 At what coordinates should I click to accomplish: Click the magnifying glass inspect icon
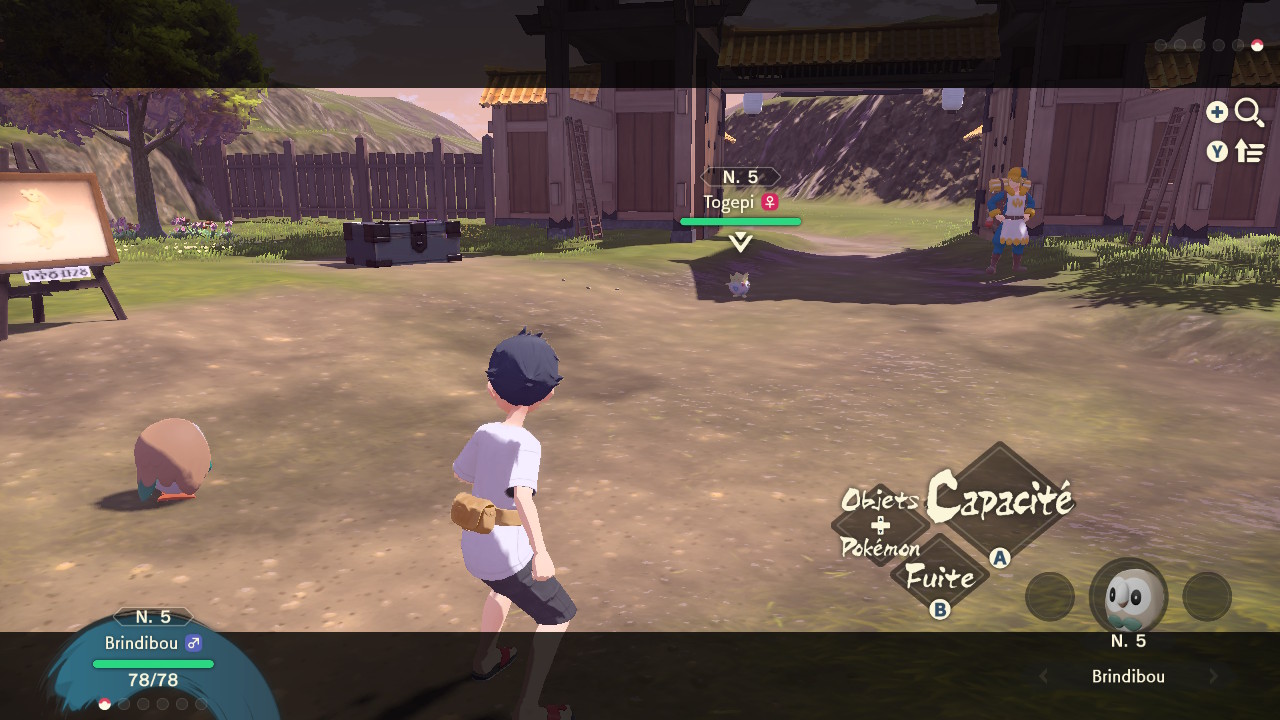[1249, 112]
